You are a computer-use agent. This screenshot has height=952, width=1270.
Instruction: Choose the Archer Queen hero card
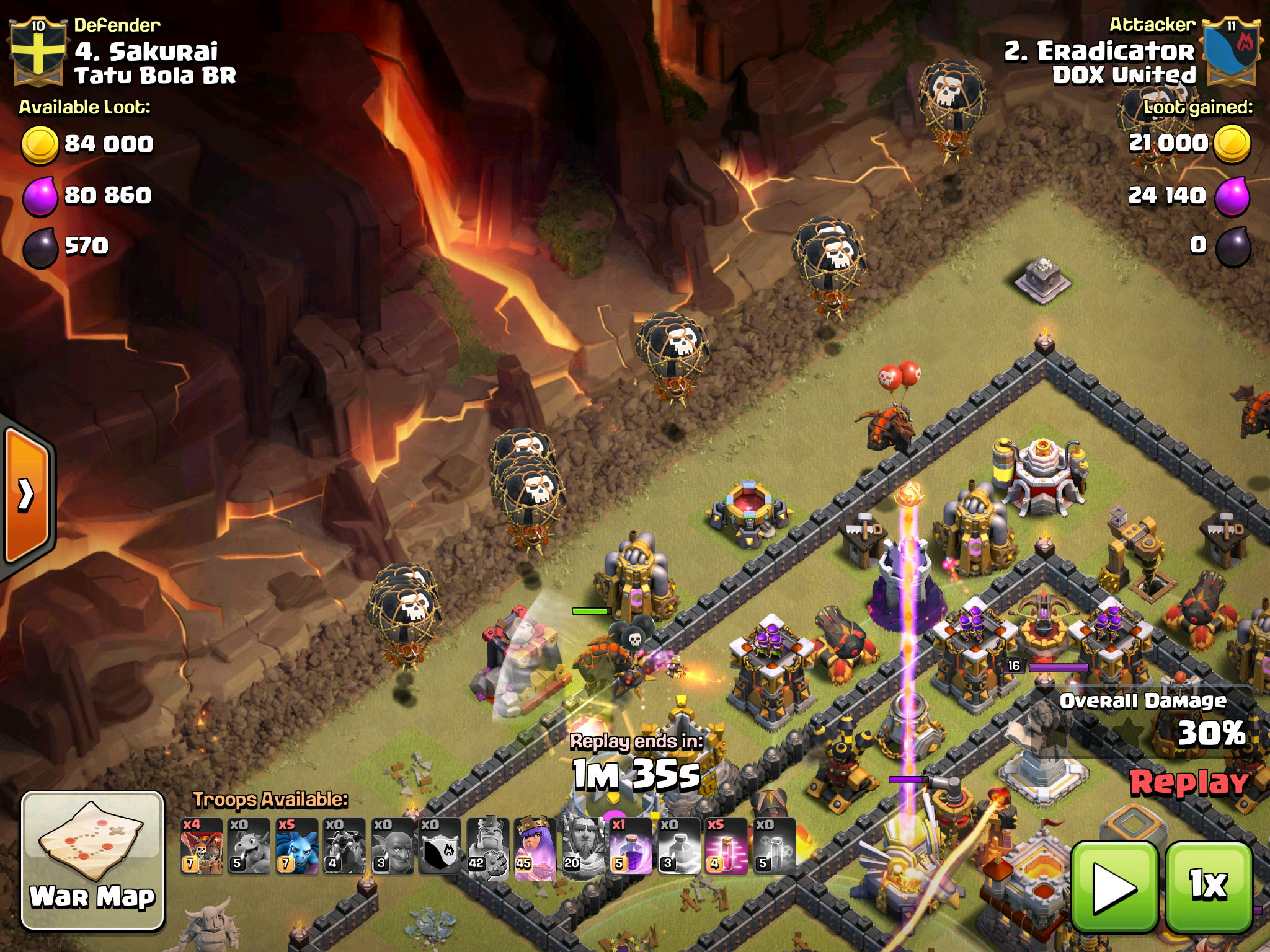click(535, 846)
